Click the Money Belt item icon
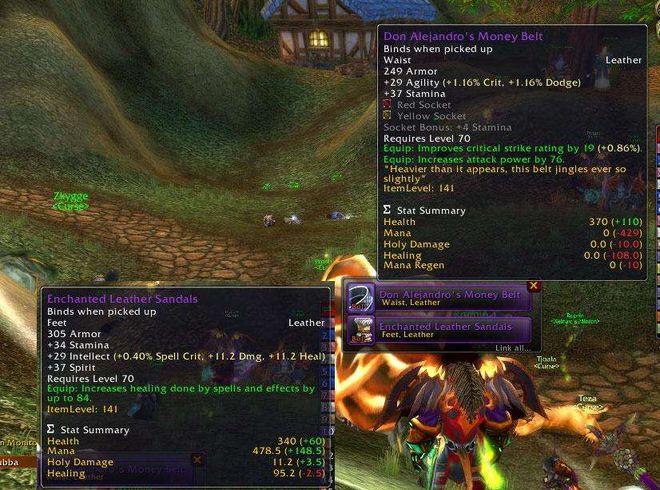Screen dimensions: 660x490 pos(362,299)
